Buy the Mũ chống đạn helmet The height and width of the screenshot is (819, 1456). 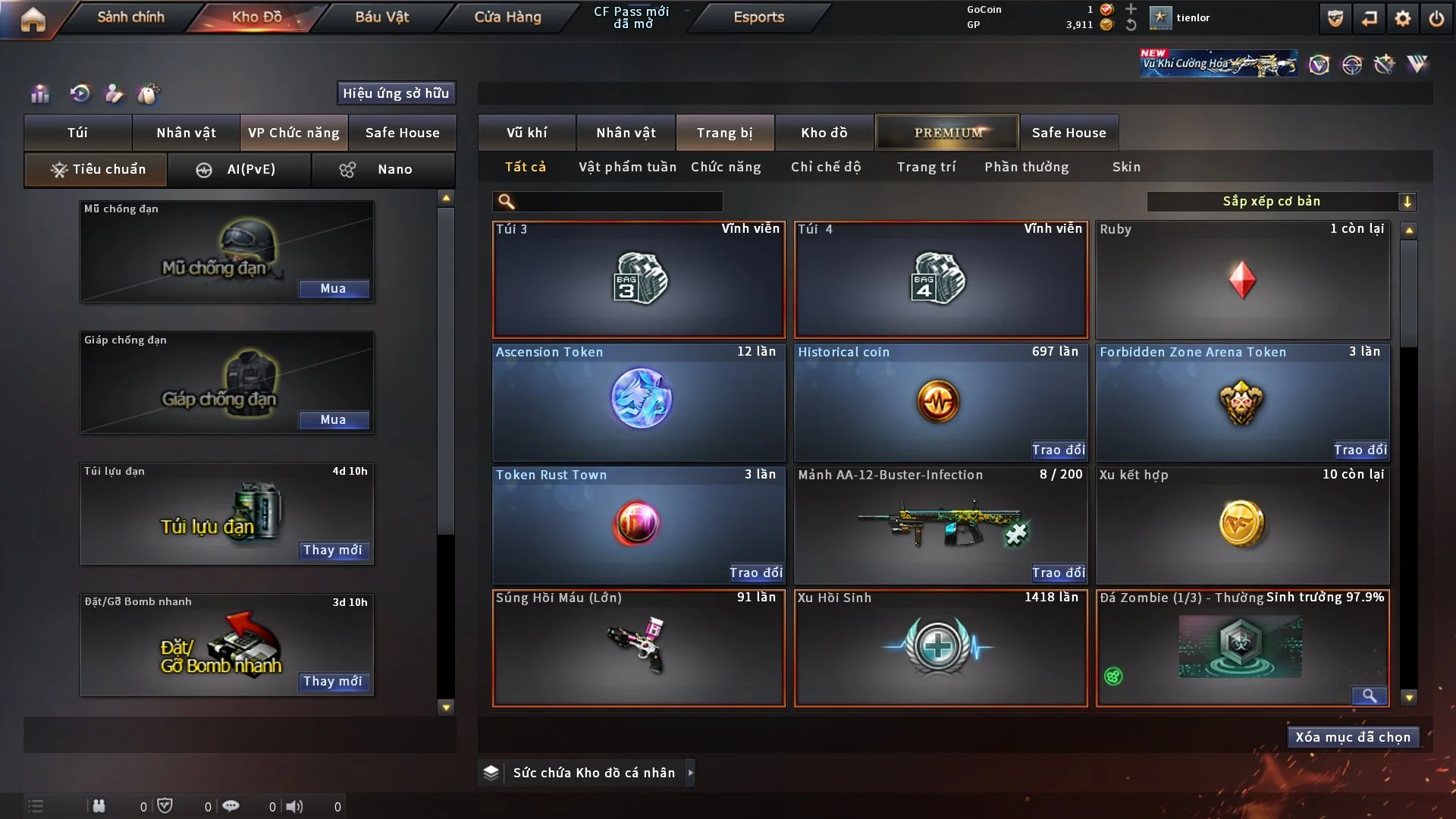tap(333, 289)
